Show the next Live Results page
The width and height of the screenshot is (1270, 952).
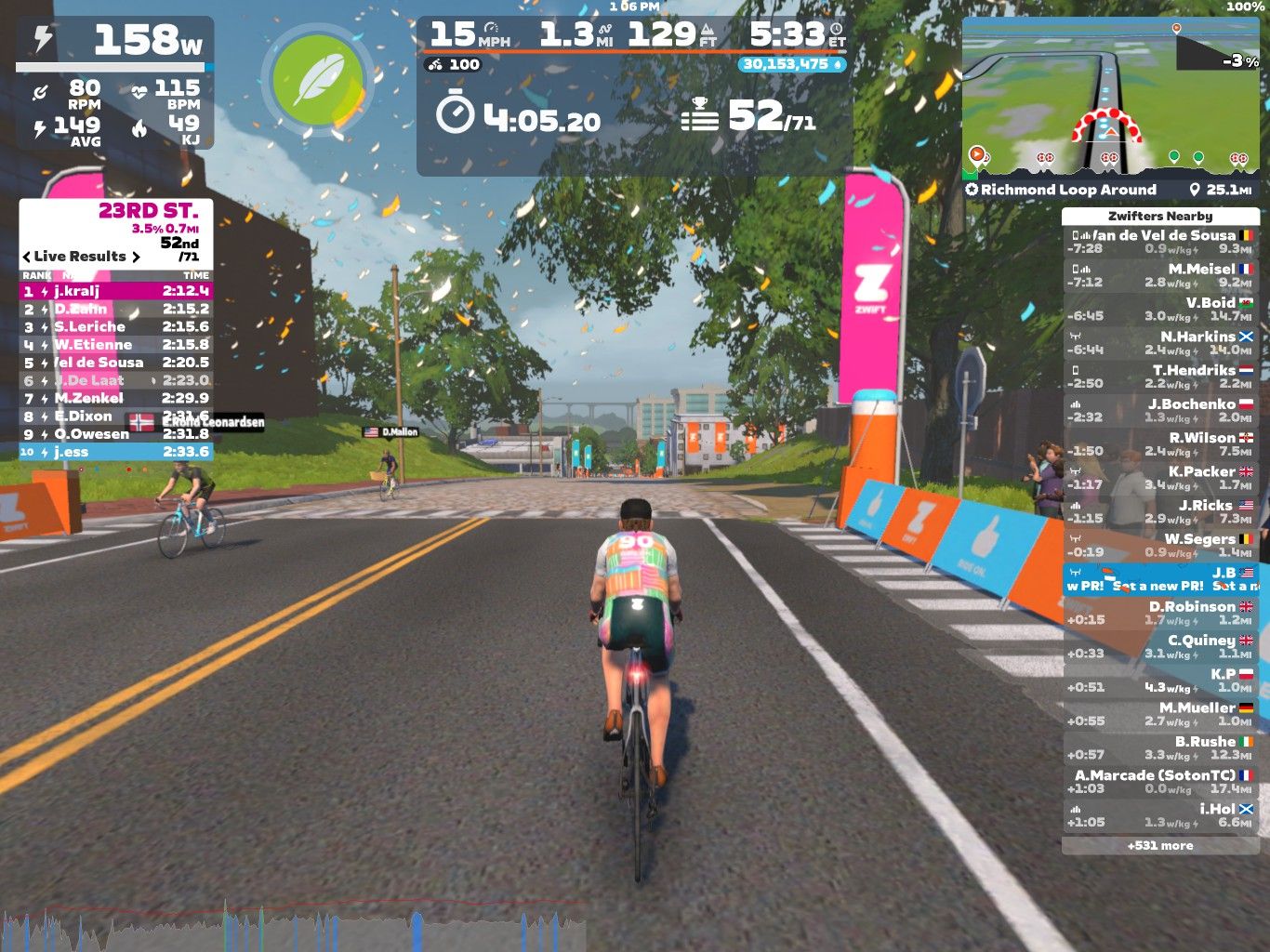pyautogui.click(x=137, y=257)
